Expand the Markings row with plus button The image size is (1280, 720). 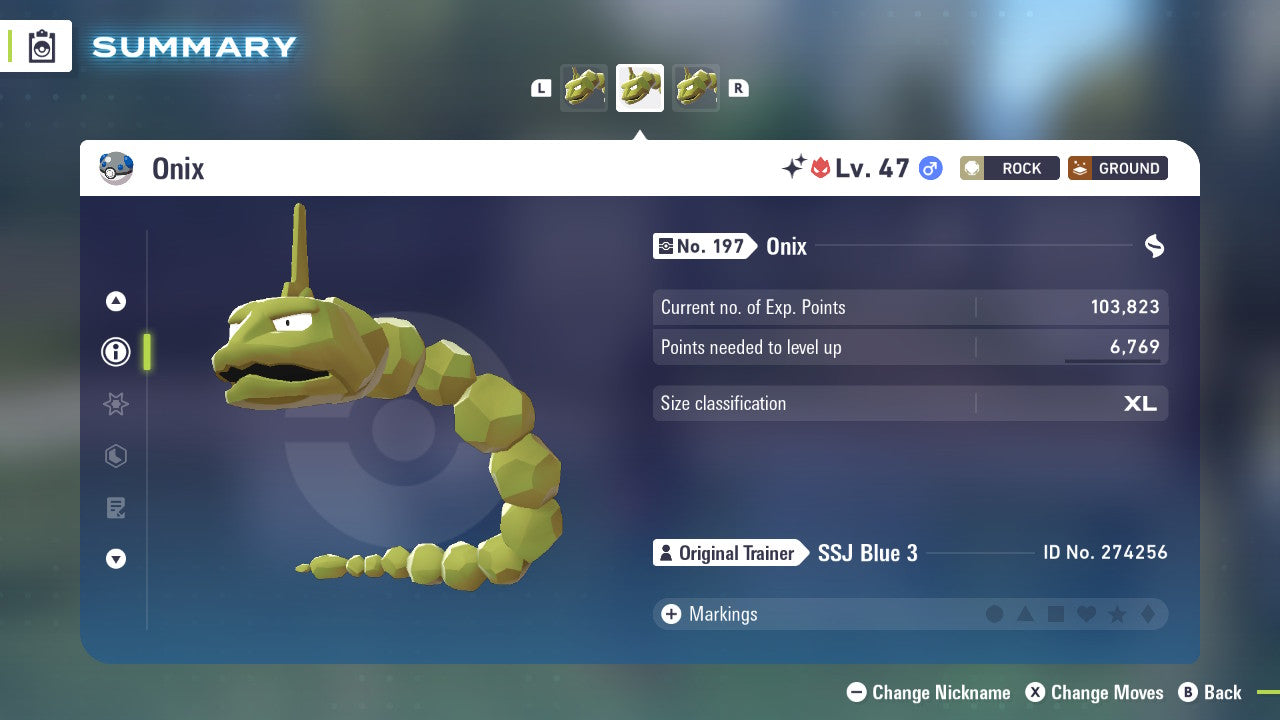point(671,614)
